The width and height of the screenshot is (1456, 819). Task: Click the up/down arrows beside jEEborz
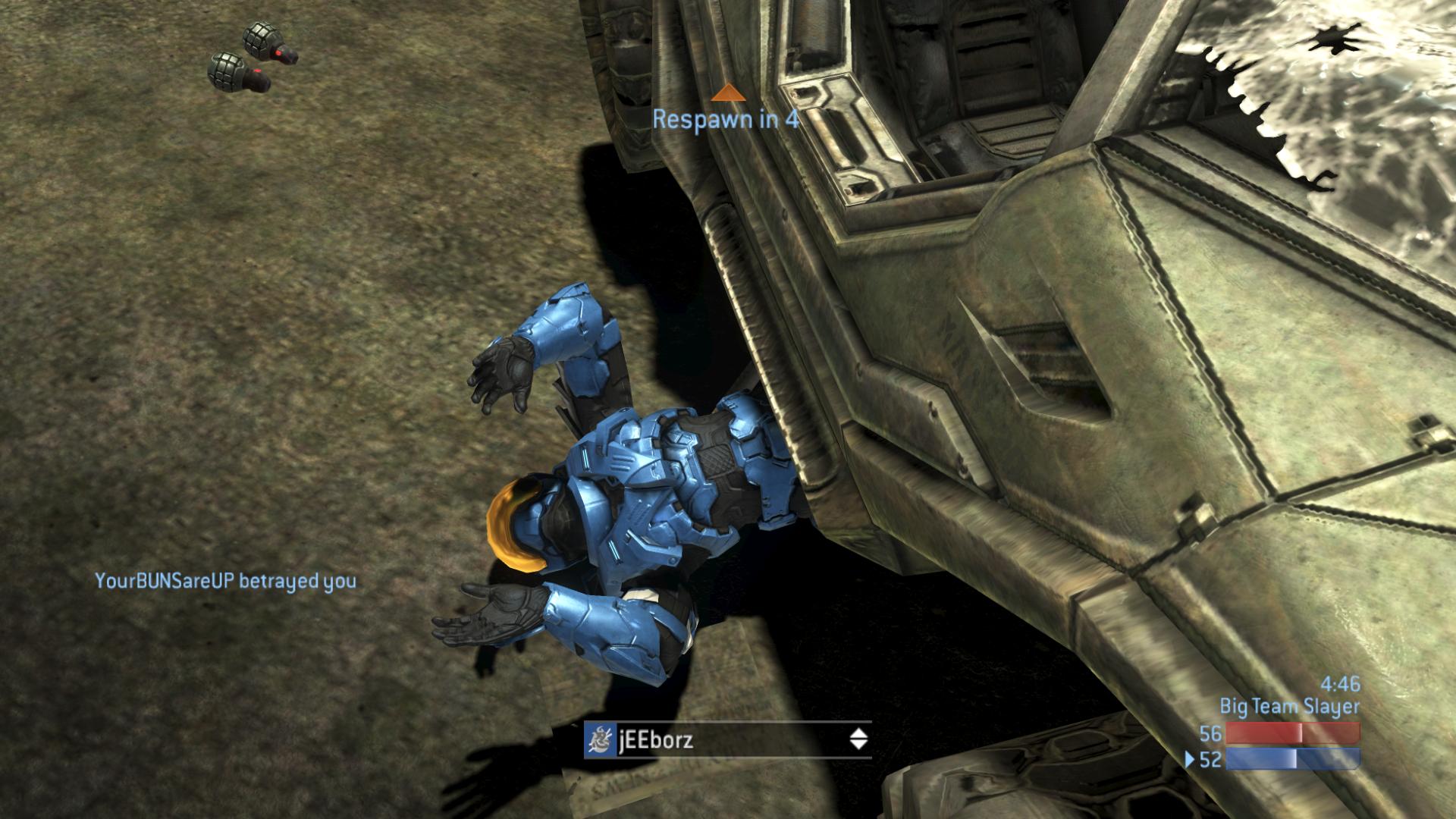click(858, 739)
